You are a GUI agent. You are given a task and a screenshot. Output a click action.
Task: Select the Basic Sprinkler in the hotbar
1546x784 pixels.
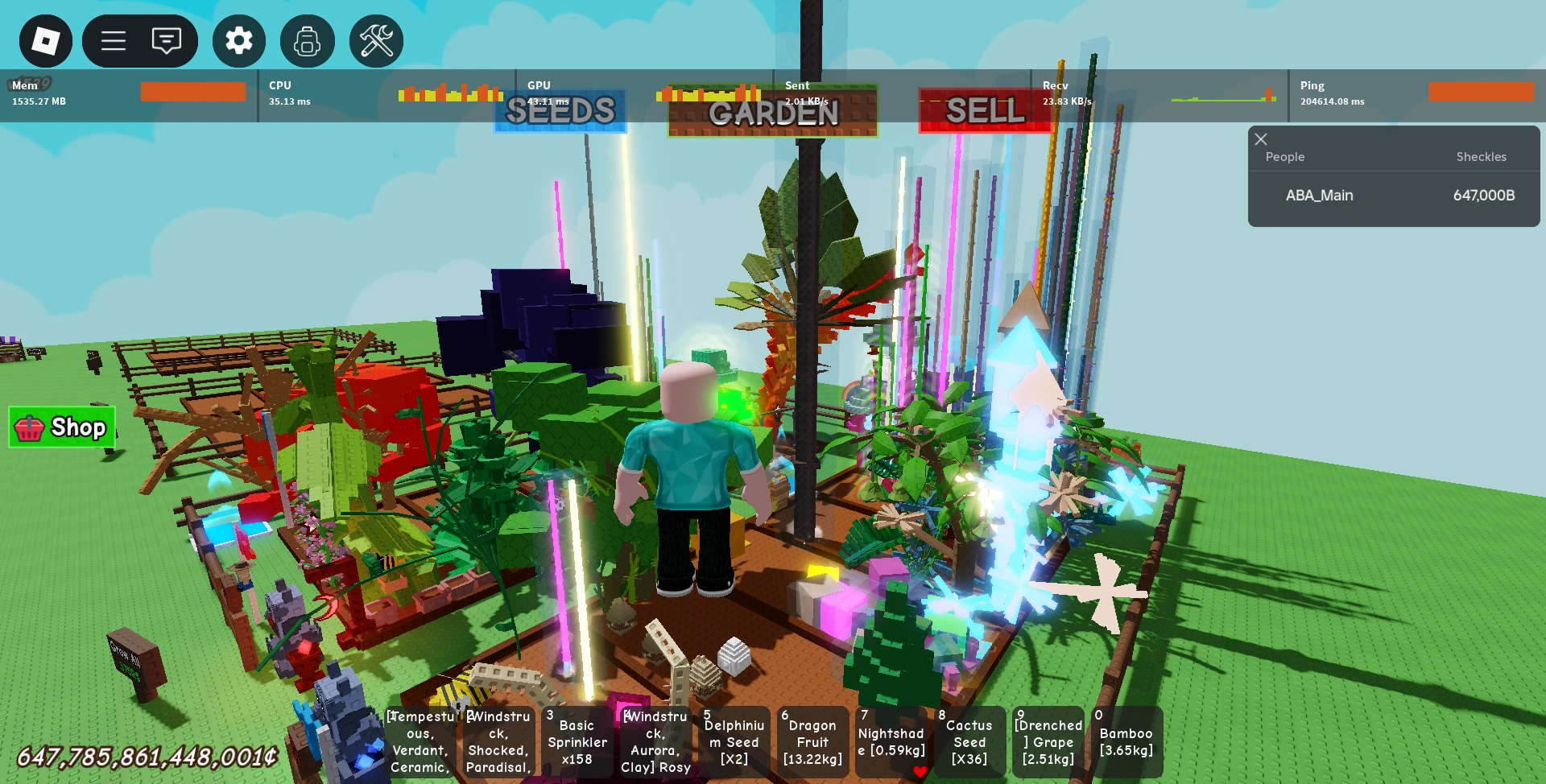tap(577, 741)
